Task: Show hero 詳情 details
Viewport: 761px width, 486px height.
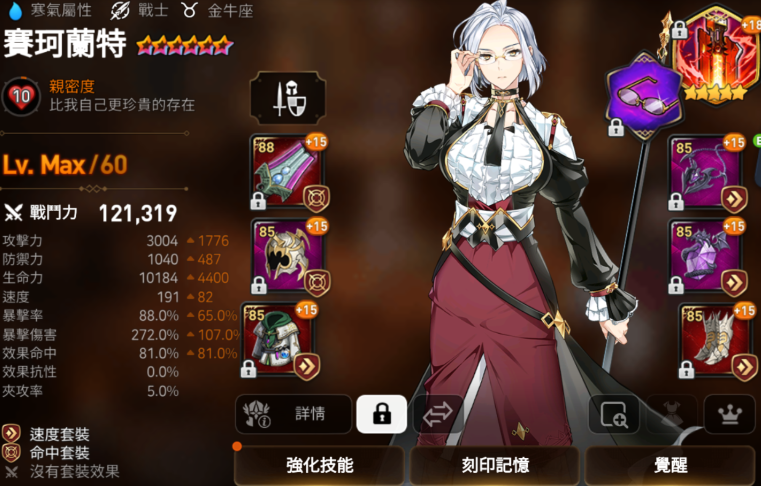Action: pyautogui.click(x=294, y=414)
